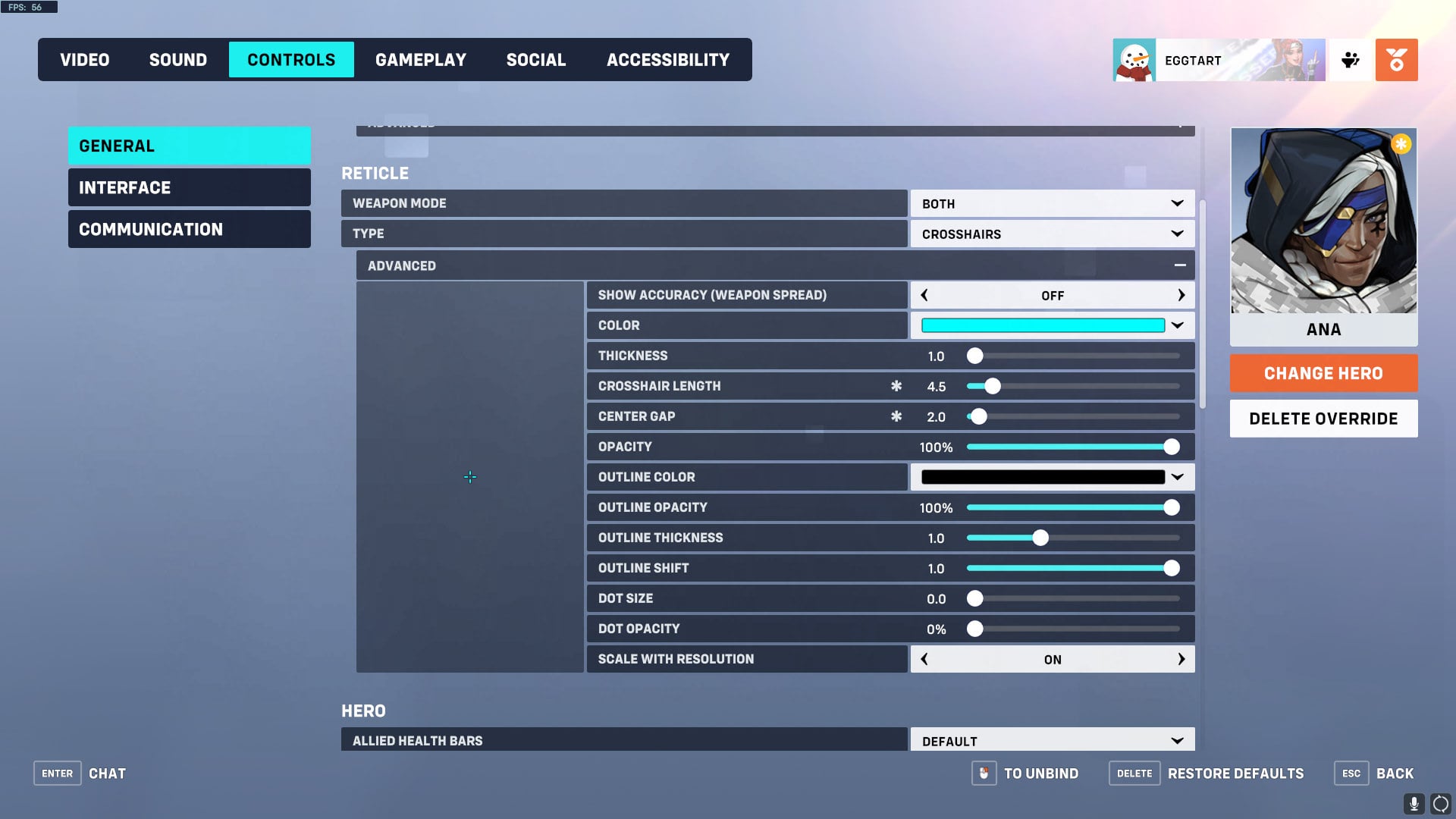The width and height of the screenshot is (1456, 819).
Task: Click the asterisk icon next to Crosshair Length
Action: coord(897,386)
